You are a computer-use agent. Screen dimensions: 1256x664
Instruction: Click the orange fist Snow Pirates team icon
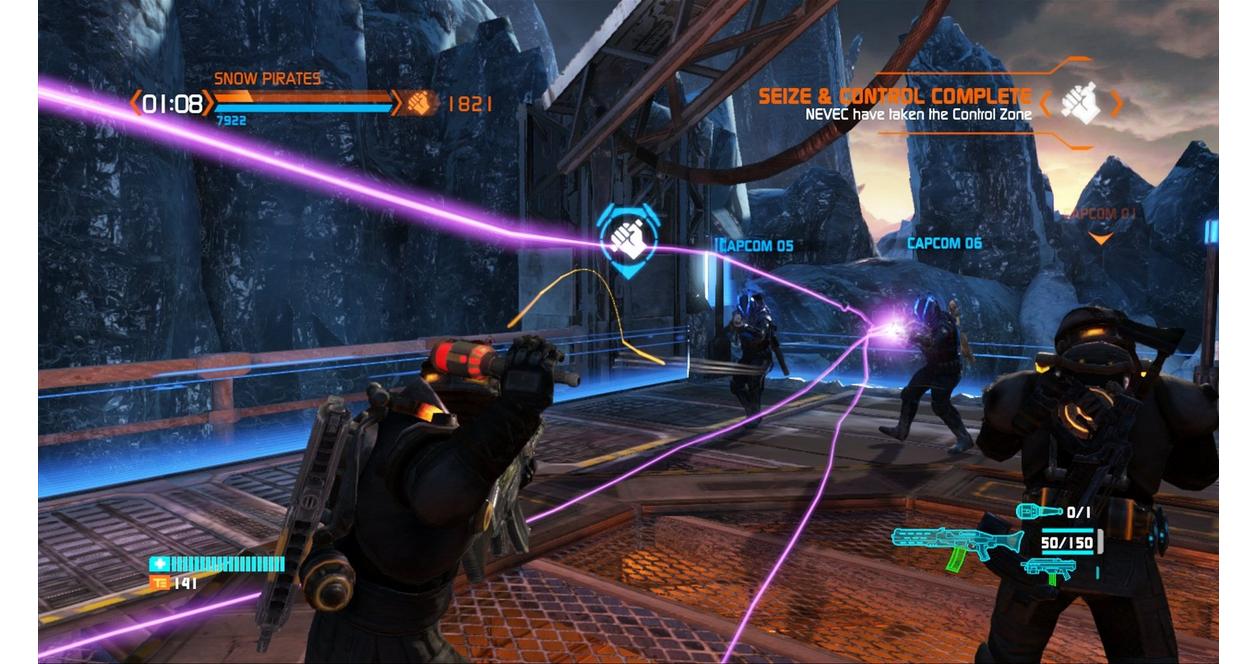pyautogui.click(x=421, y=102)
